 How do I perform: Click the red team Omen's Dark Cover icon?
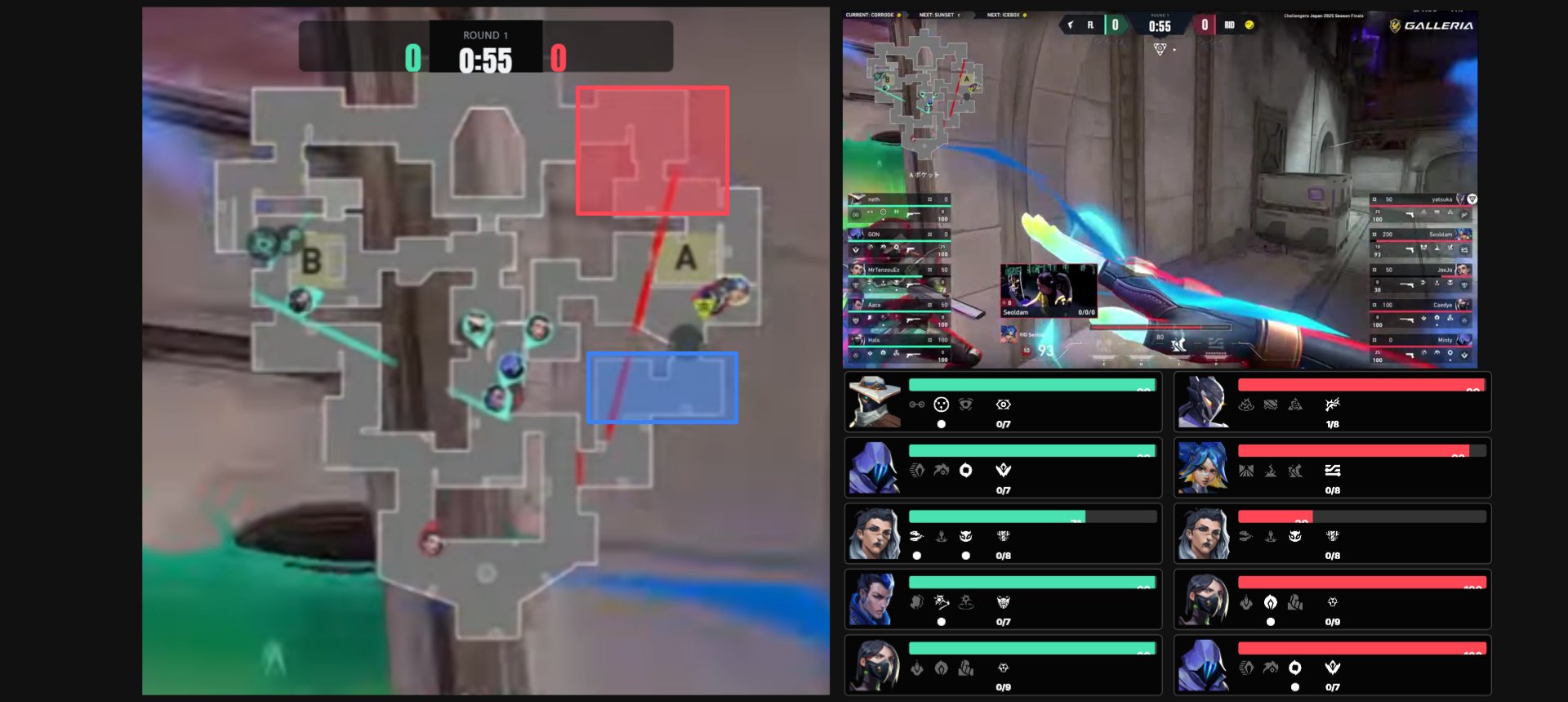[x=1294, y=668]
